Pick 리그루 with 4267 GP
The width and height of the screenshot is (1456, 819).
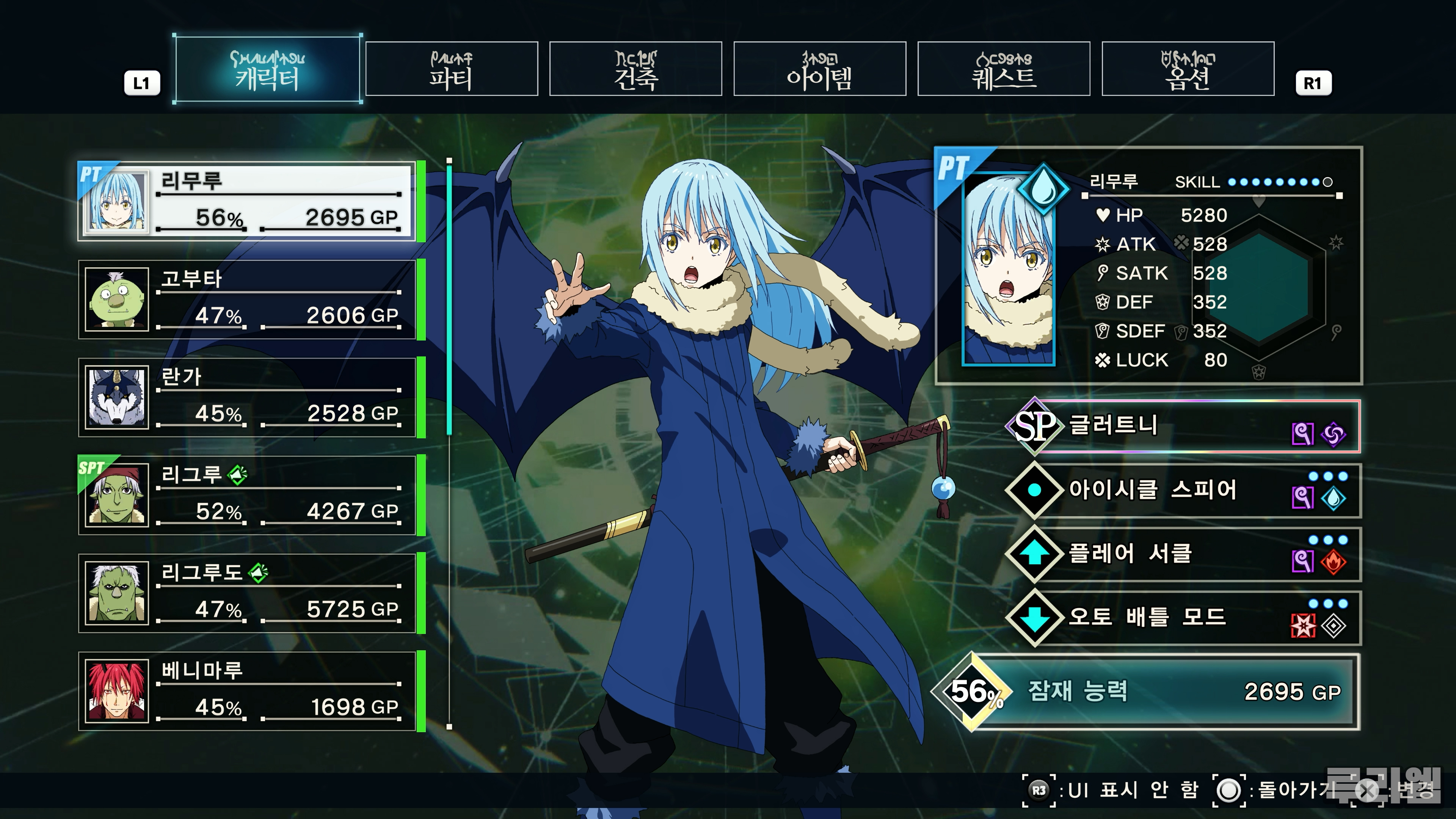coord(248,496)
